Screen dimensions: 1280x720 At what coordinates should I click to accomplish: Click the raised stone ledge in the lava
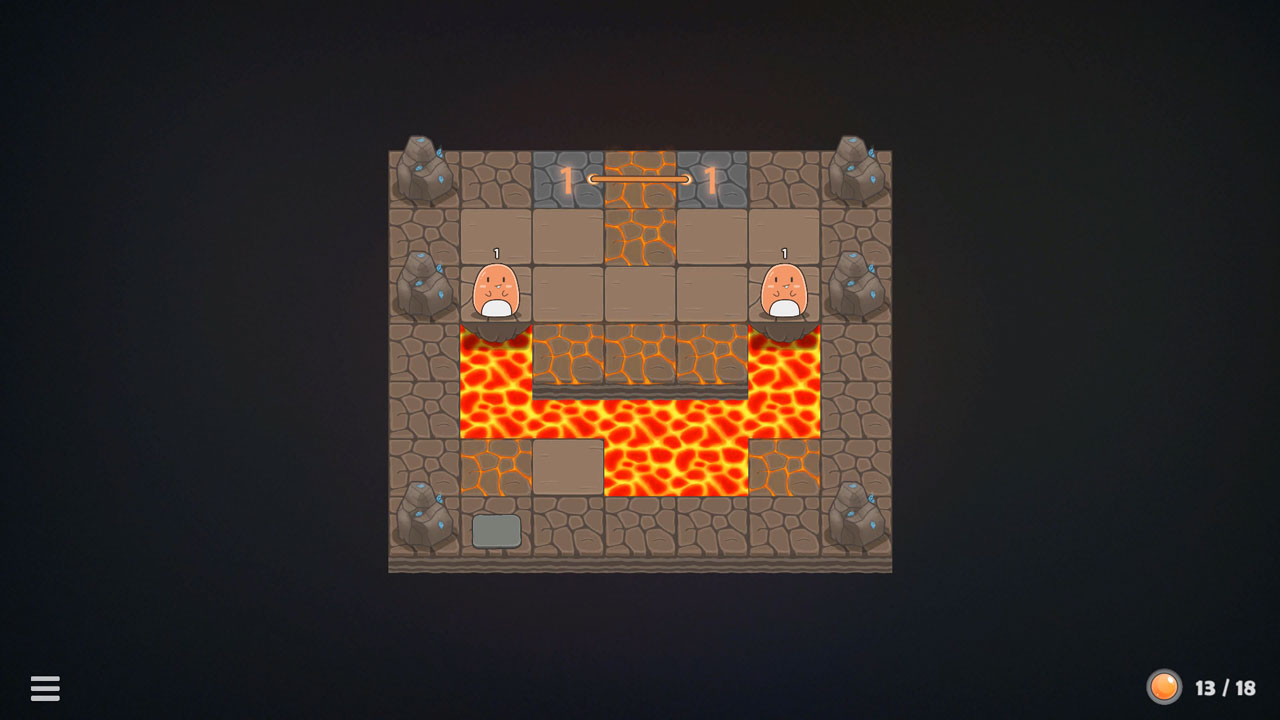click(640, 390)
